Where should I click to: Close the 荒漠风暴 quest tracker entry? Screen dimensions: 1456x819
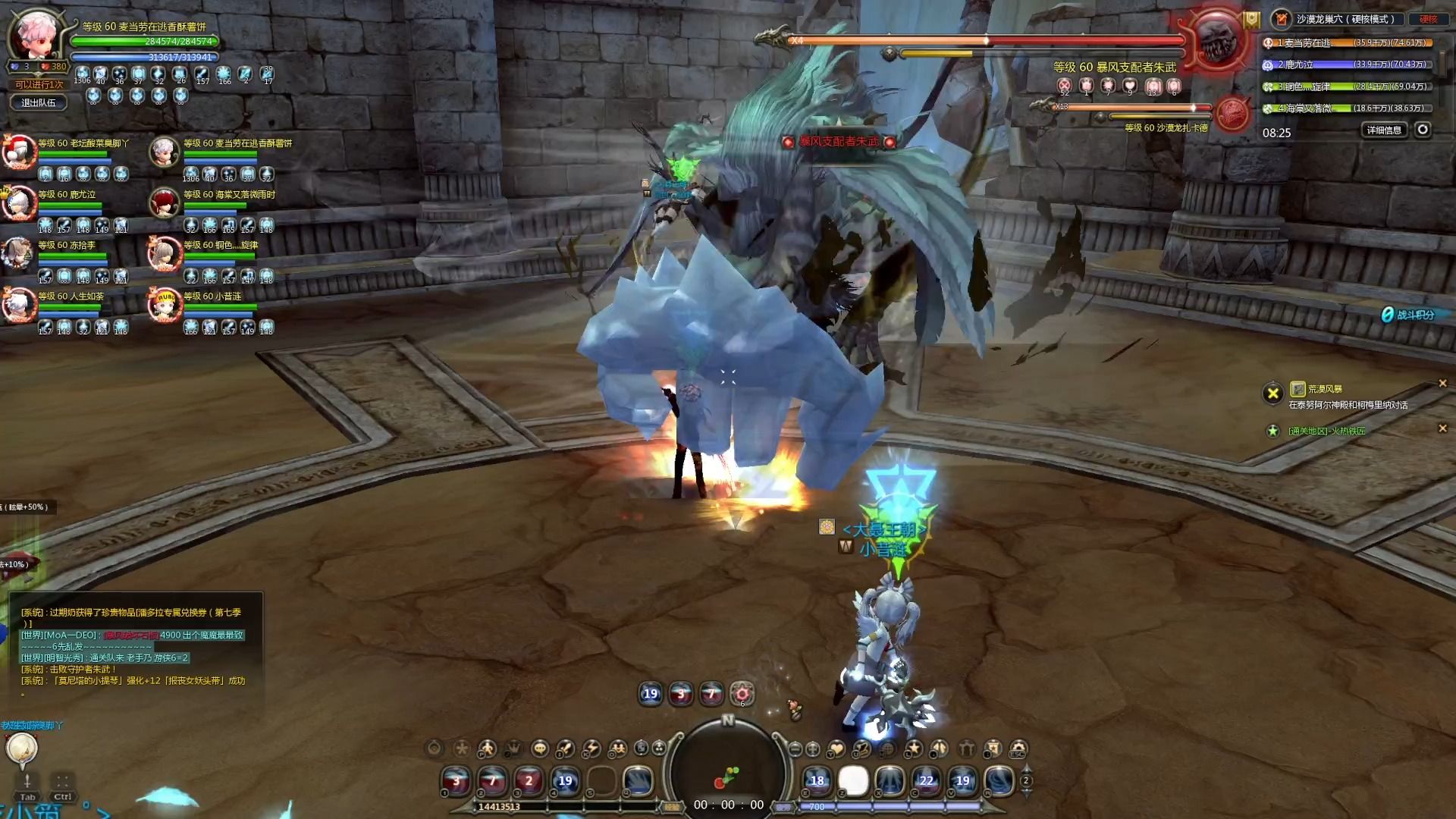tap(1442, 384)
